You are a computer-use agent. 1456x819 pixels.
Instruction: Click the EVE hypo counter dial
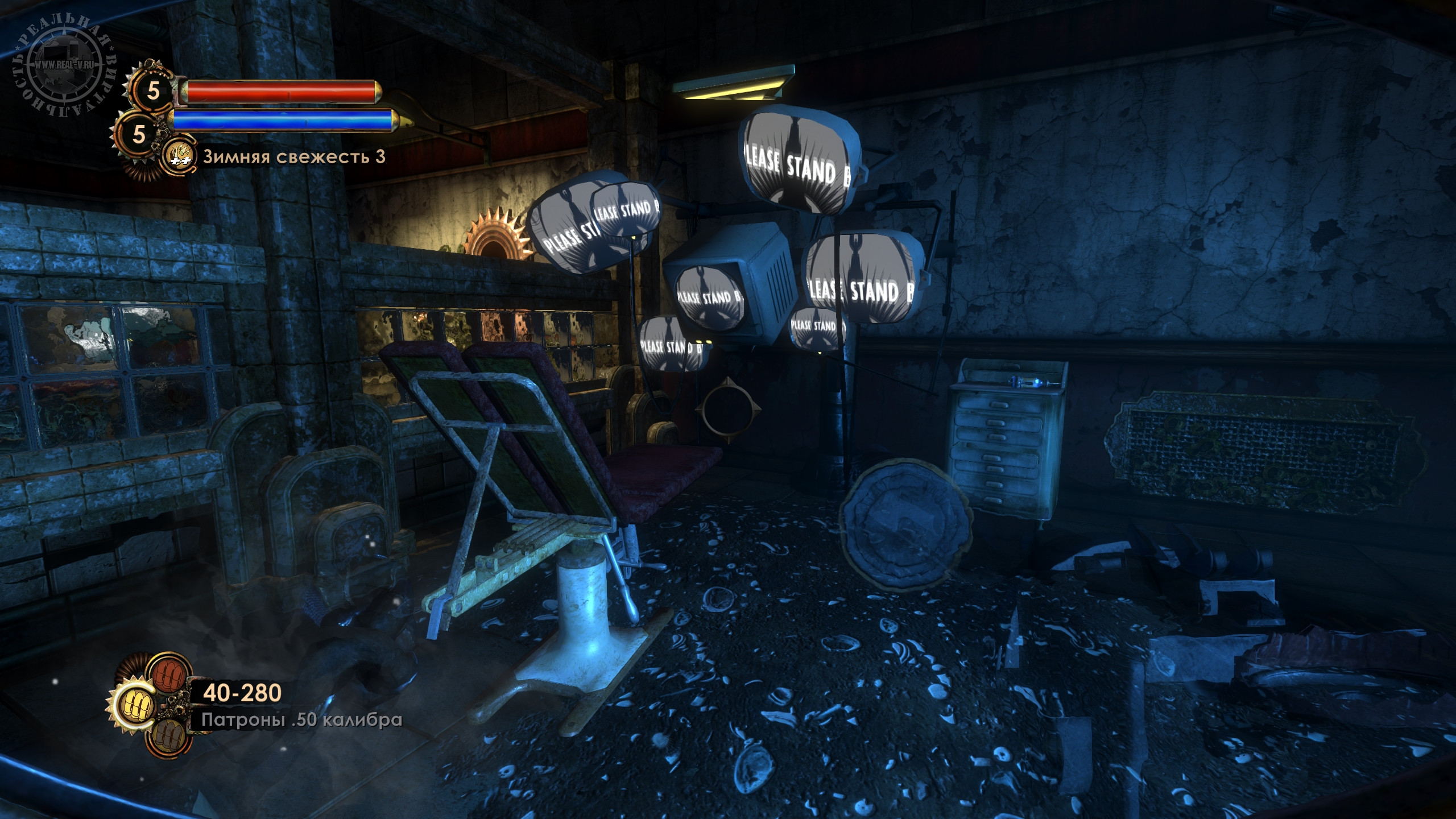[x=138, y=134]
